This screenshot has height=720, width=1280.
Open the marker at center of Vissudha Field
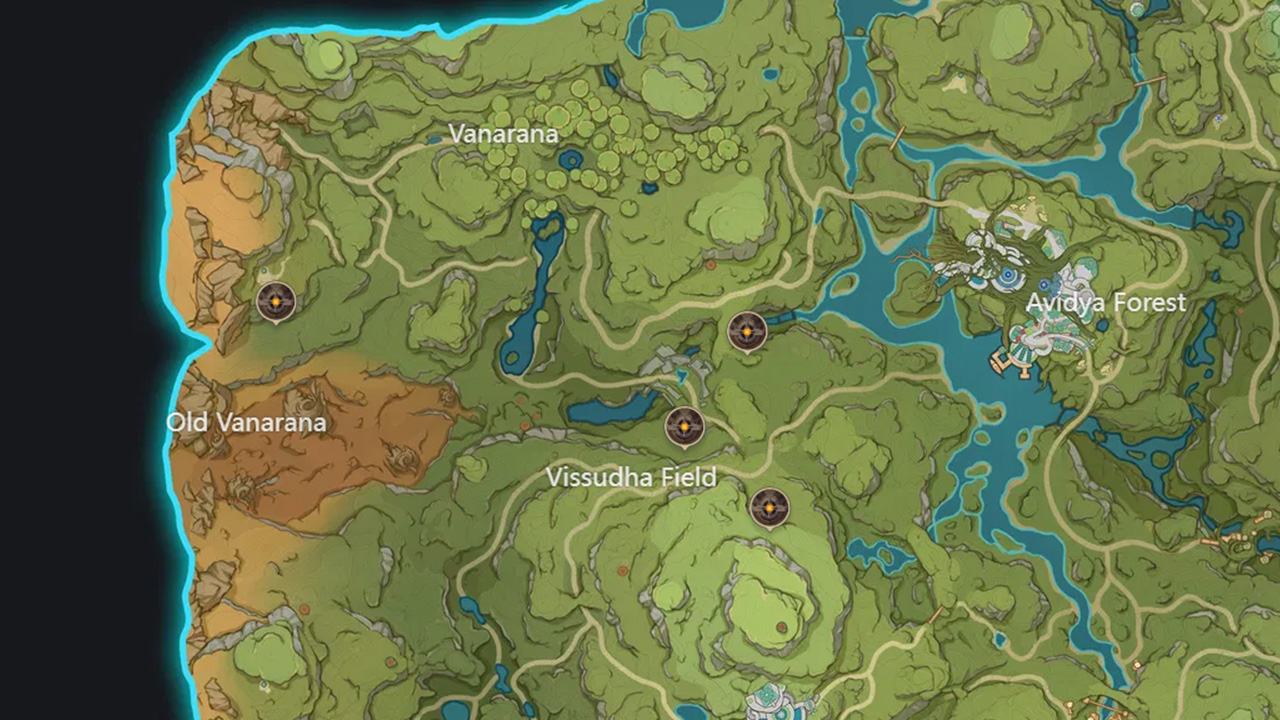click(x=684, y=426)
